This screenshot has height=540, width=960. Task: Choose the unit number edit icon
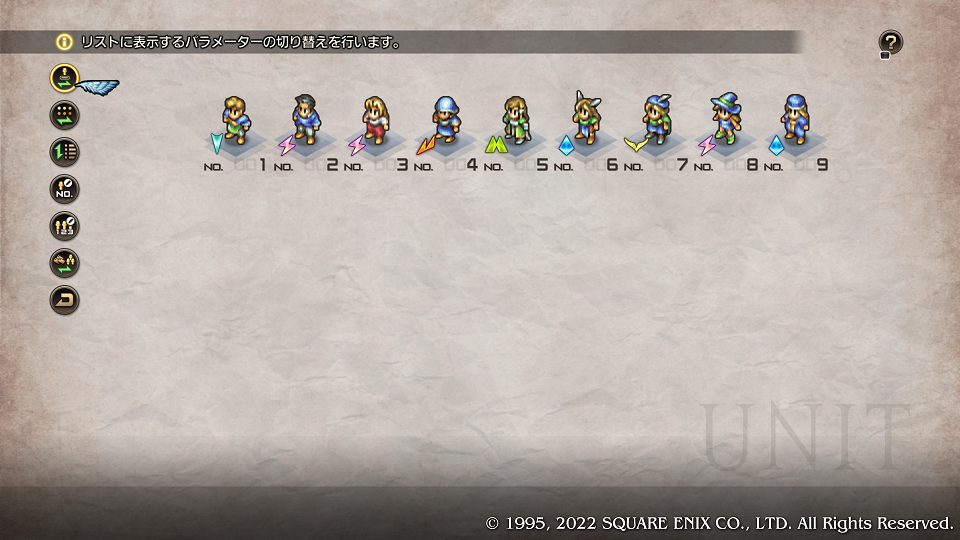coord(65,188)
